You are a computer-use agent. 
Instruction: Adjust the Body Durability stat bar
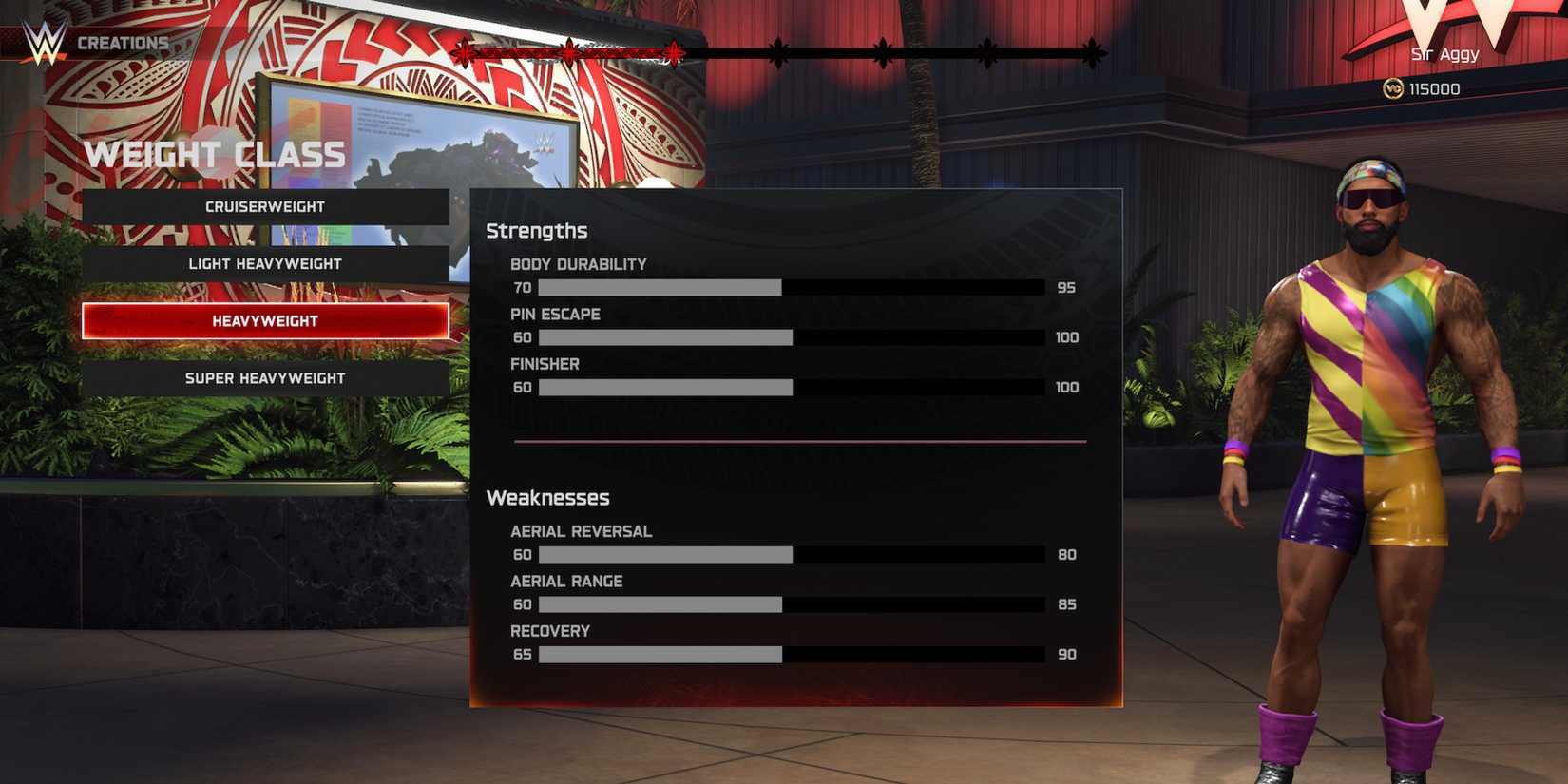[x=794, y=286]
